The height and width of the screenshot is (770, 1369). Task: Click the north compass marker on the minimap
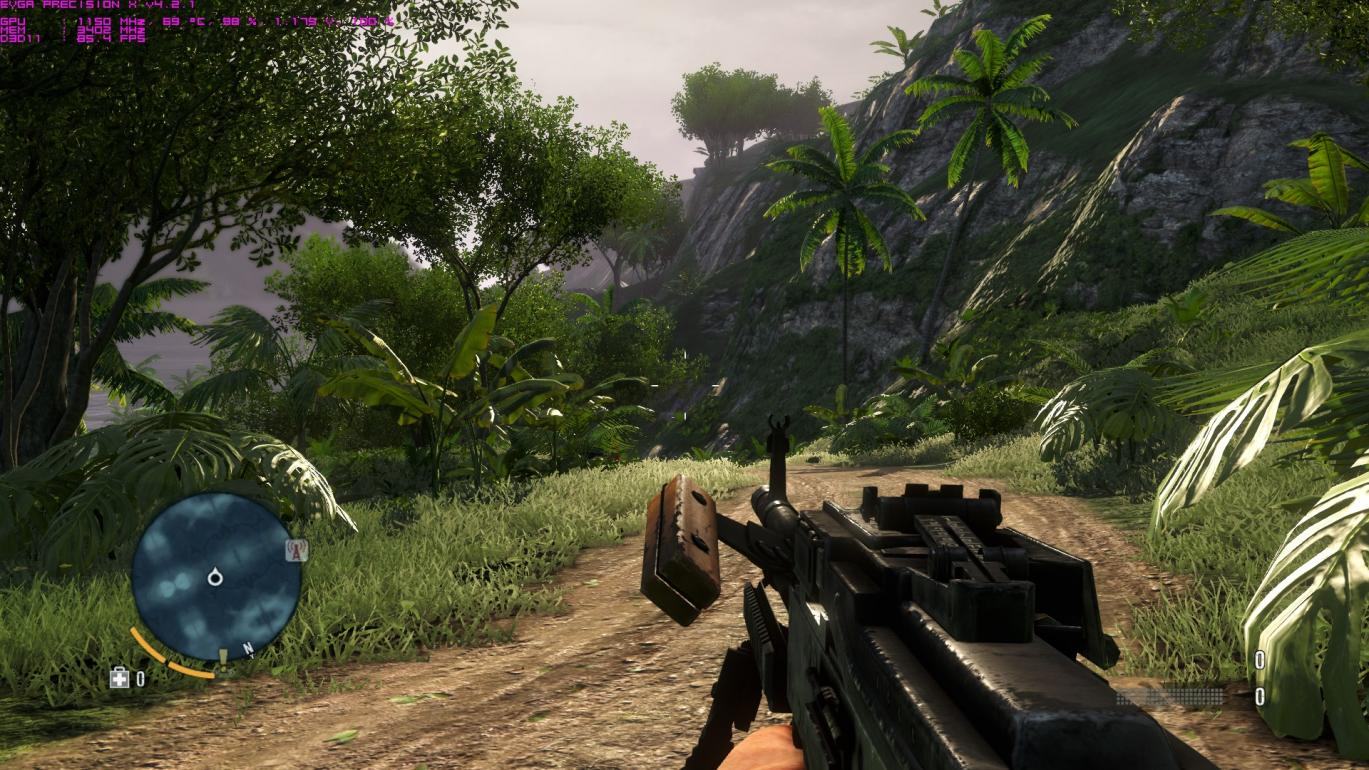pyautogui.click(x=247, y=649)
